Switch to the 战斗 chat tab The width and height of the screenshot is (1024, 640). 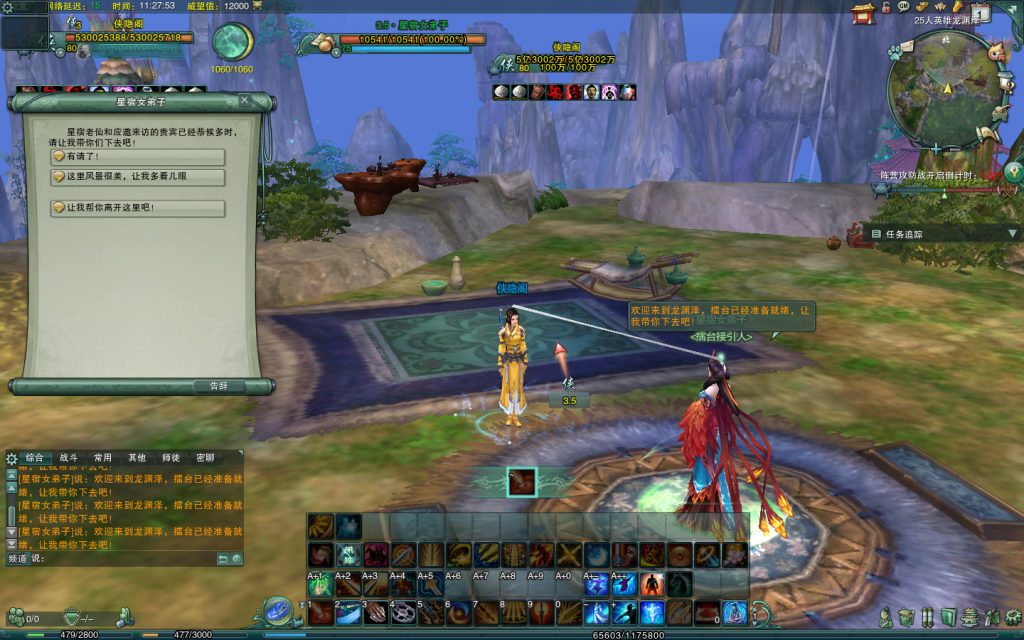point(68,457)
